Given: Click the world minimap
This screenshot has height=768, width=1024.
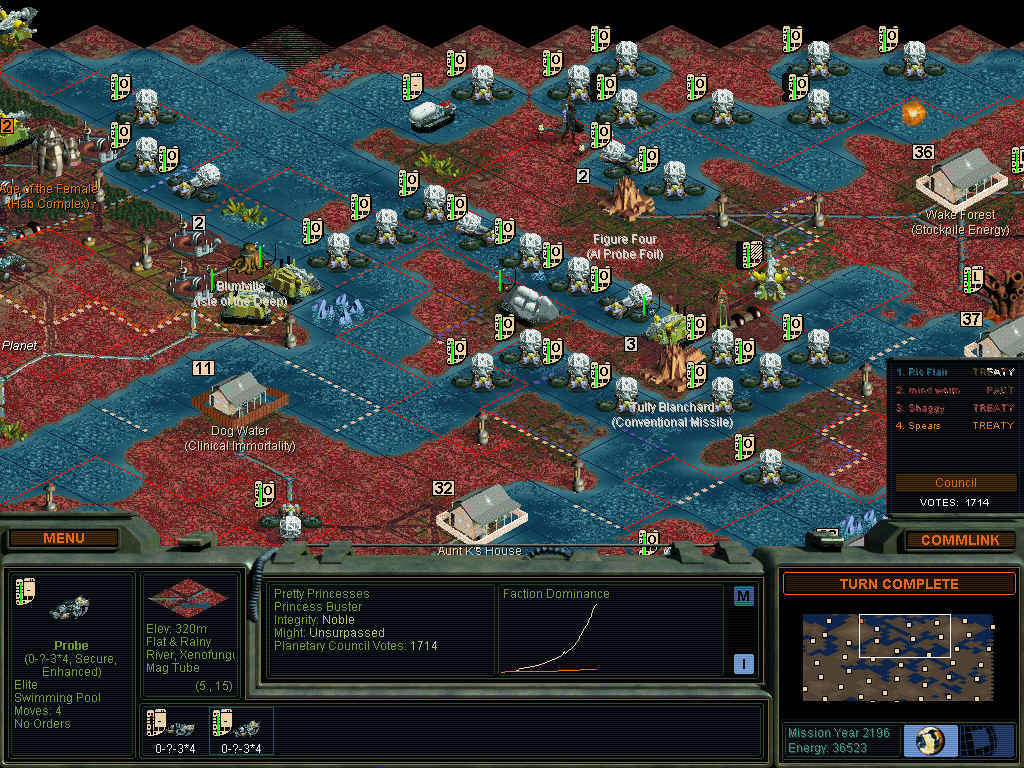Looking at the screenshot, I should point(897,657).
